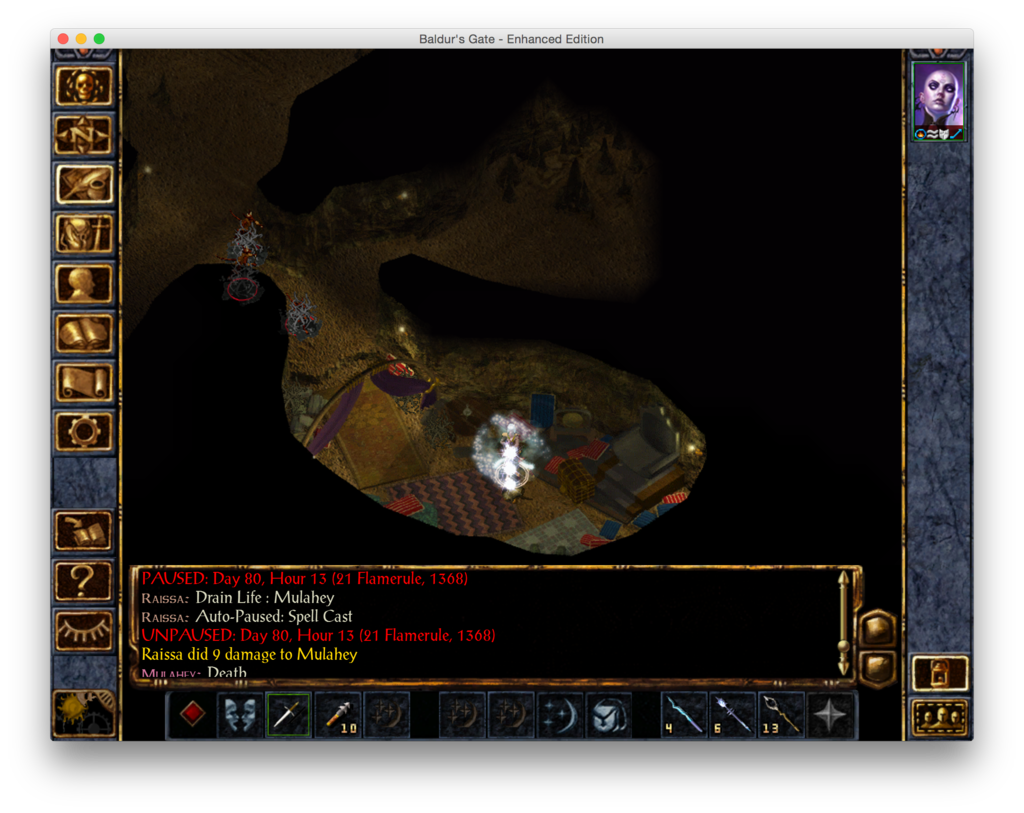
Task: Open the priest scroll button
Action: coord(84,381)
